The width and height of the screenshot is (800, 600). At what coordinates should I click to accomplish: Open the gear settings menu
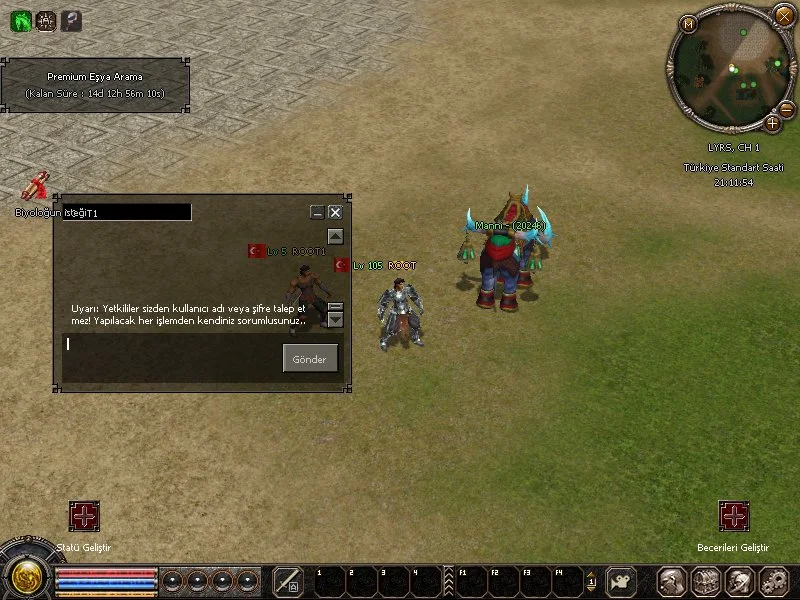[772, 581]
